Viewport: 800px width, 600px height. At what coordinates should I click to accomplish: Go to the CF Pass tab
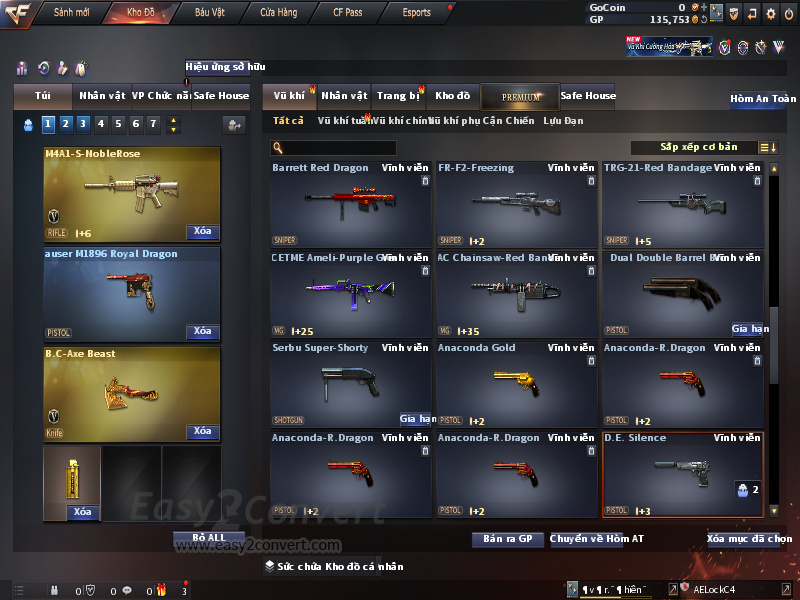coord(348,13)
